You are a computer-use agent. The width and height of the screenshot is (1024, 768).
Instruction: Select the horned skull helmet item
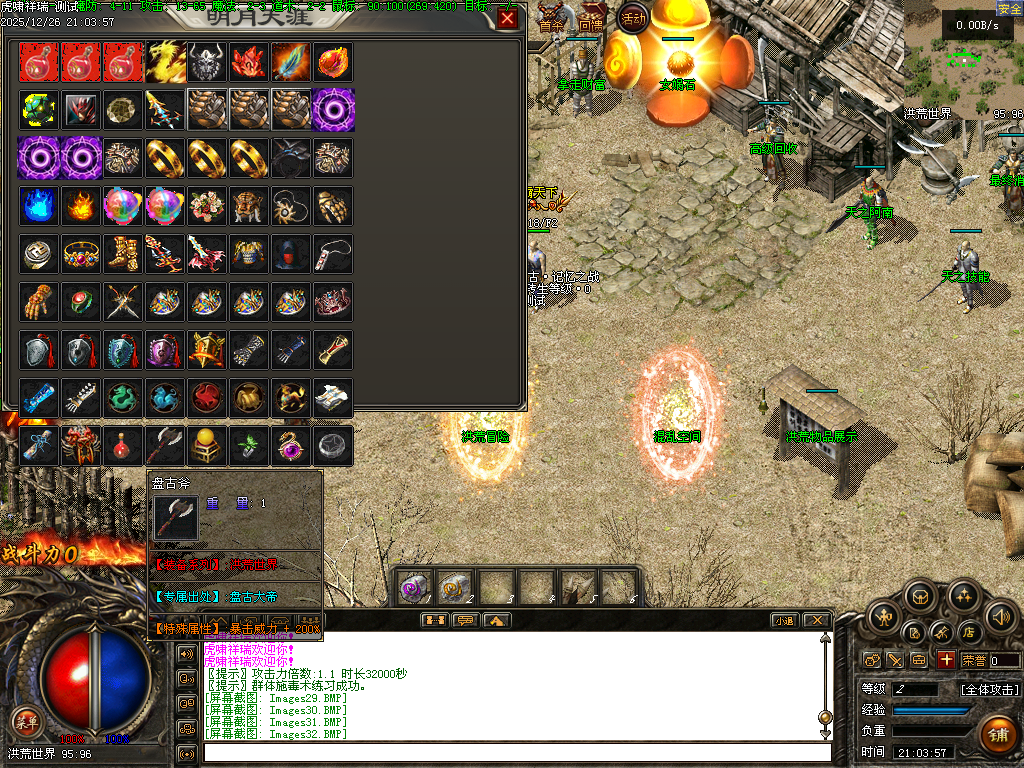tap(207, 62)
